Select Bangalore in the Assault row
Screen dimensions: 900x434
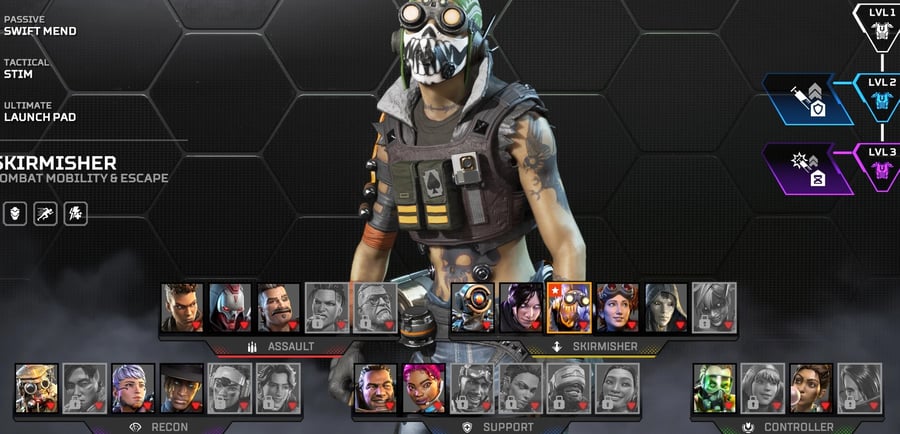pos(182,306)
